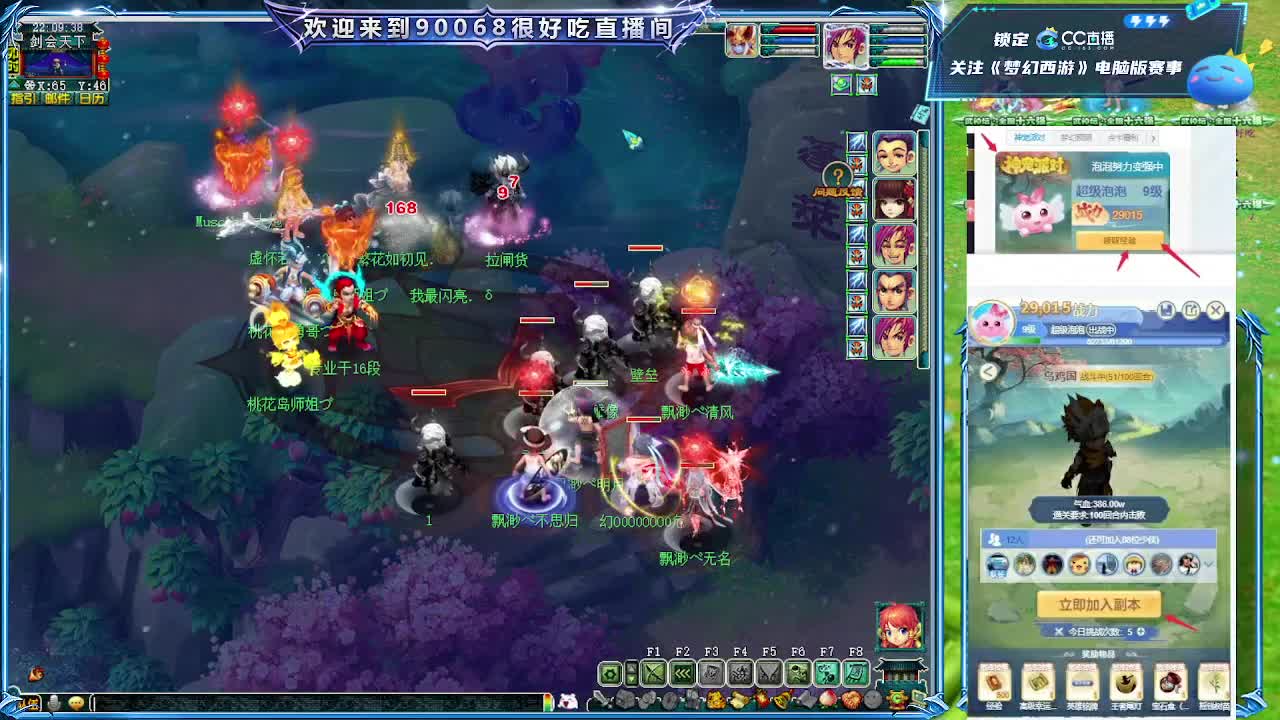Open the settings gear icon on the bottom toolbar
1280x720 pixels.
610,674
